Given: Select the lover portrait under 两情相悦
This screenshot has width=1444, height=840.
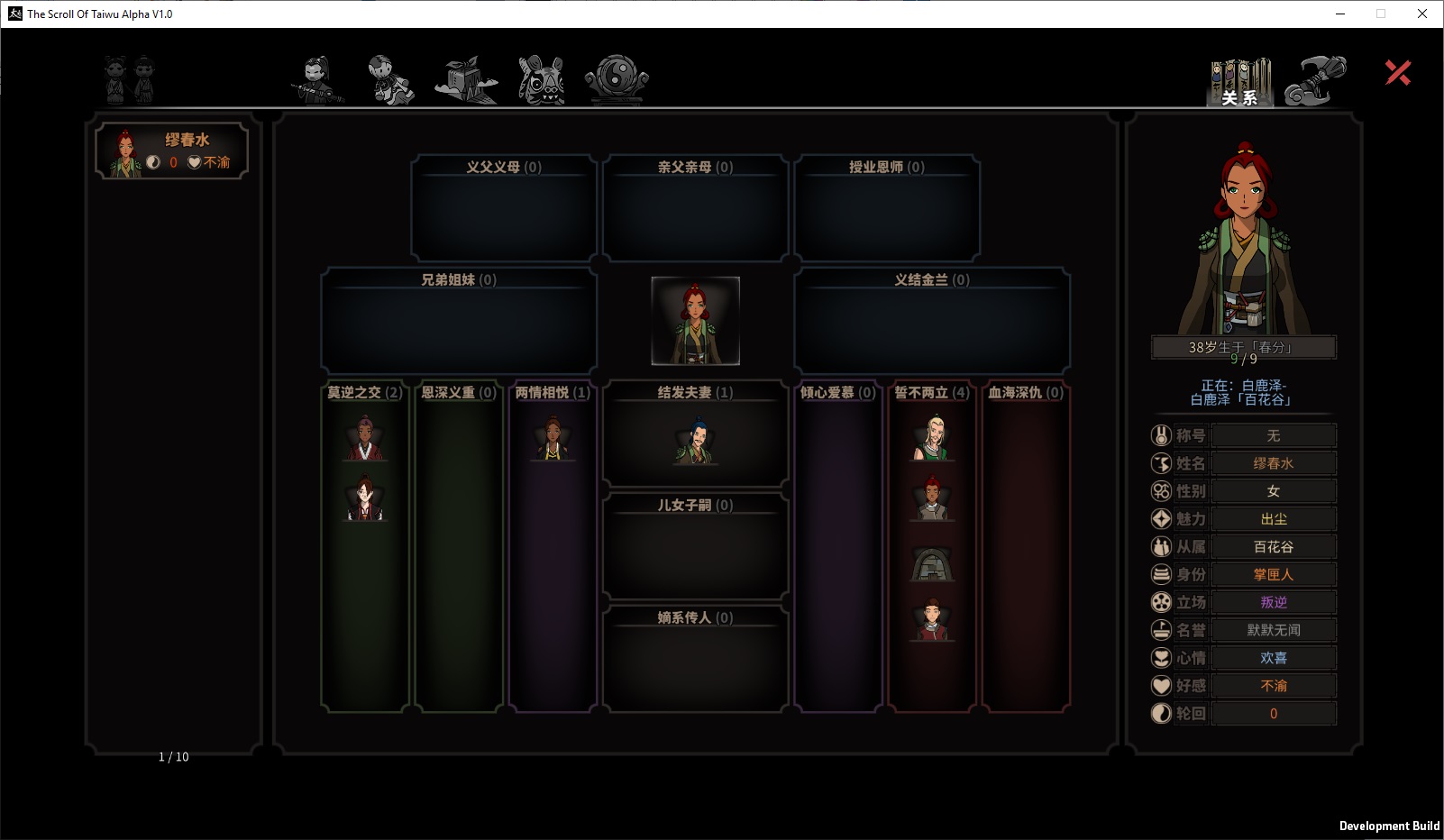Looking at the screenshot, I should [x=553, y=439].
